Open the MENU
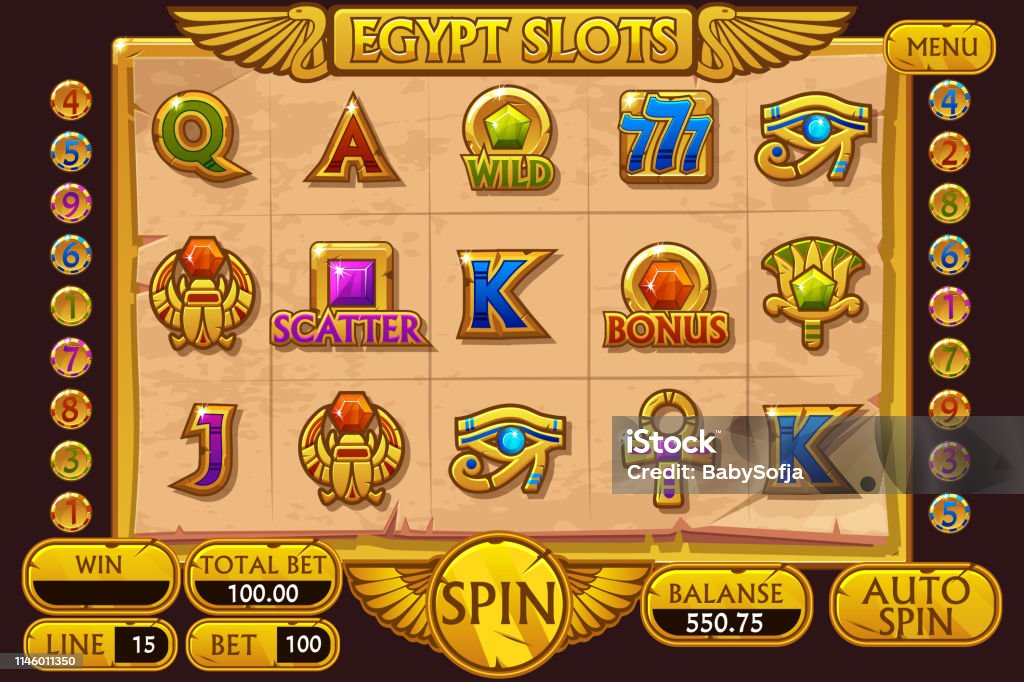Image resolution: width=1024 pixels, height=682 pixels. 939,47
